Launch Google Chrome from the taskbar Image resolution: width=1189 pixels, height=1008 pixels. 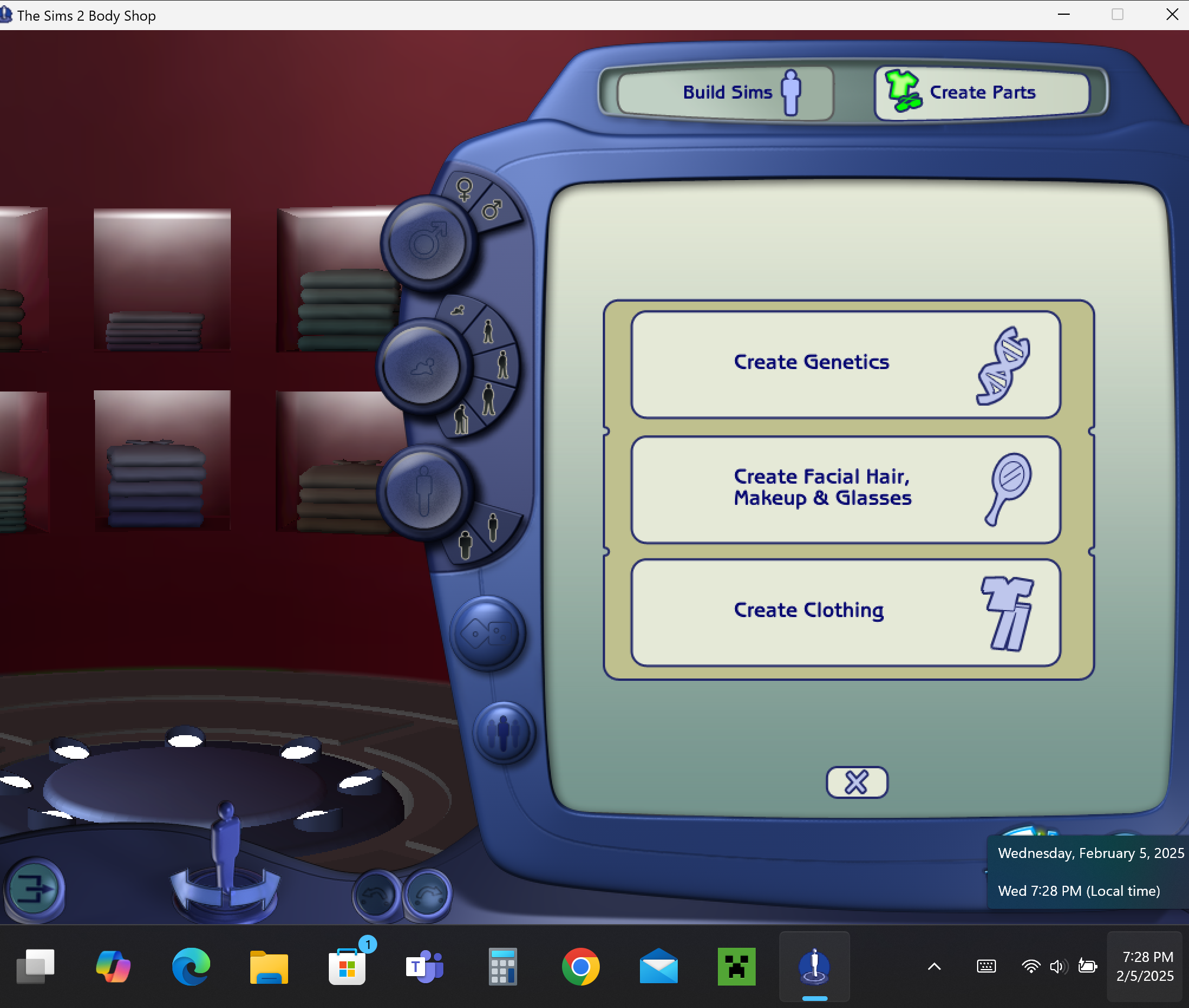(x=581, y=966)
